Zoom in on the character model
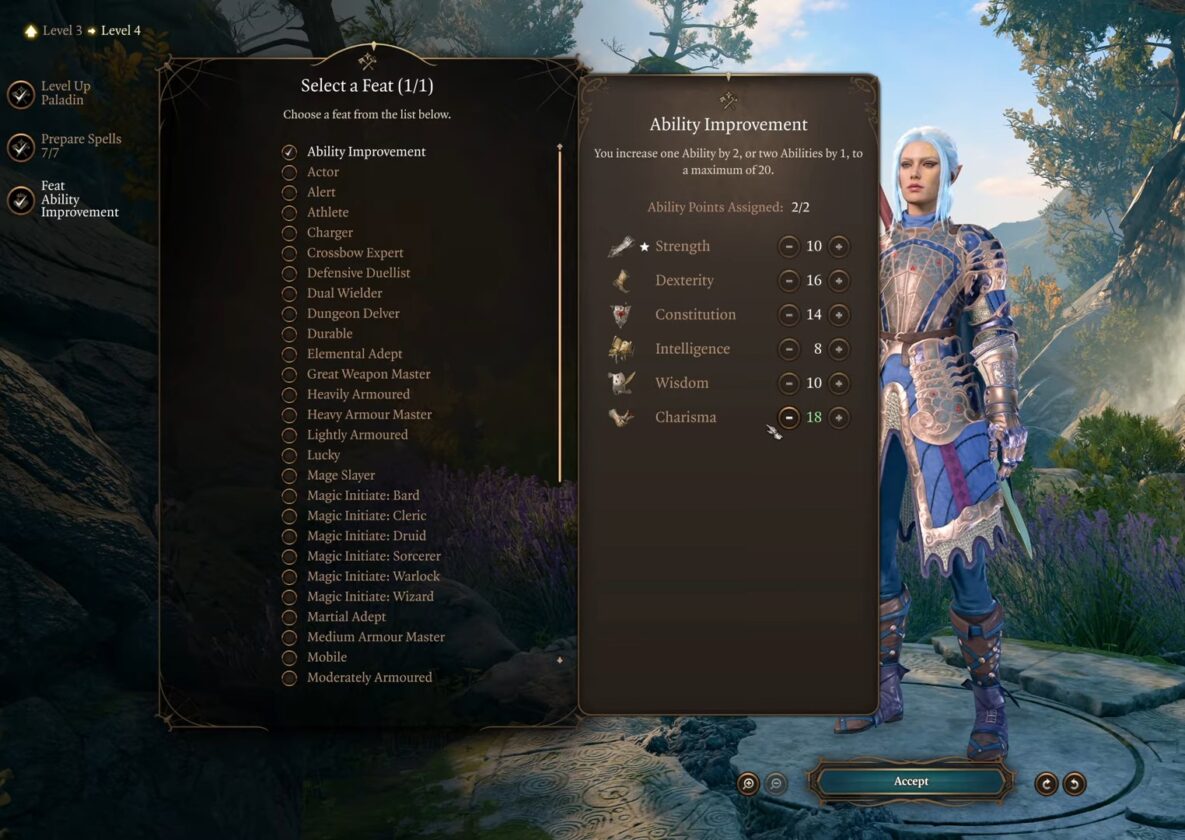Screen dimensions: 1185x840 click(x=748, y=783)
